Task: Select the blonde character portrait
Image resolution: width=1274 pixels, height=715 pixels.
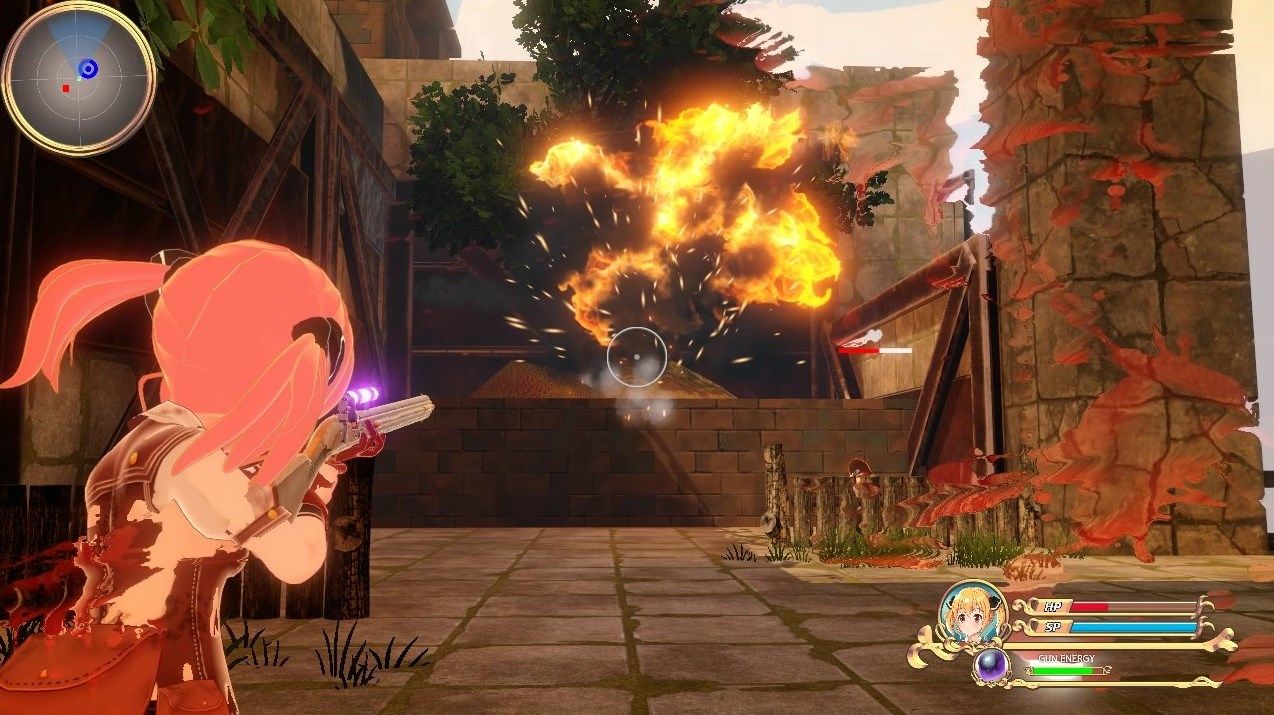Action: [x=972, y=613]
